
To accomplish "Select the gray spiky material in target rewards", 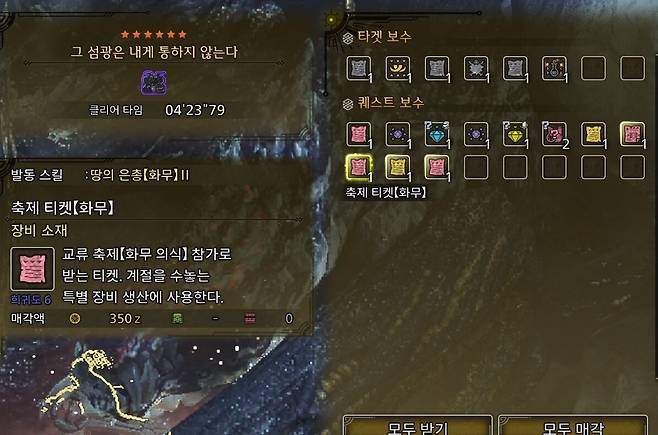I will [x=475, y=68].
